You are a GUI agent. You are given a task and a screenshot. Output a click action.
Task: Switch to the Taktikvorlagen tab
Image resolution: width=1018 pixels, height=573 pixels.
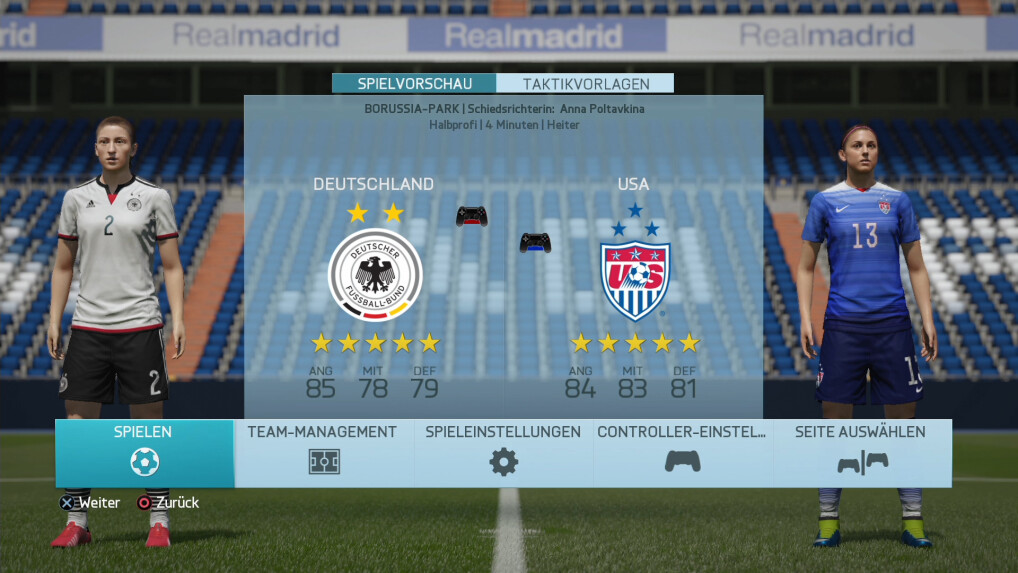[x=585, y=84]
